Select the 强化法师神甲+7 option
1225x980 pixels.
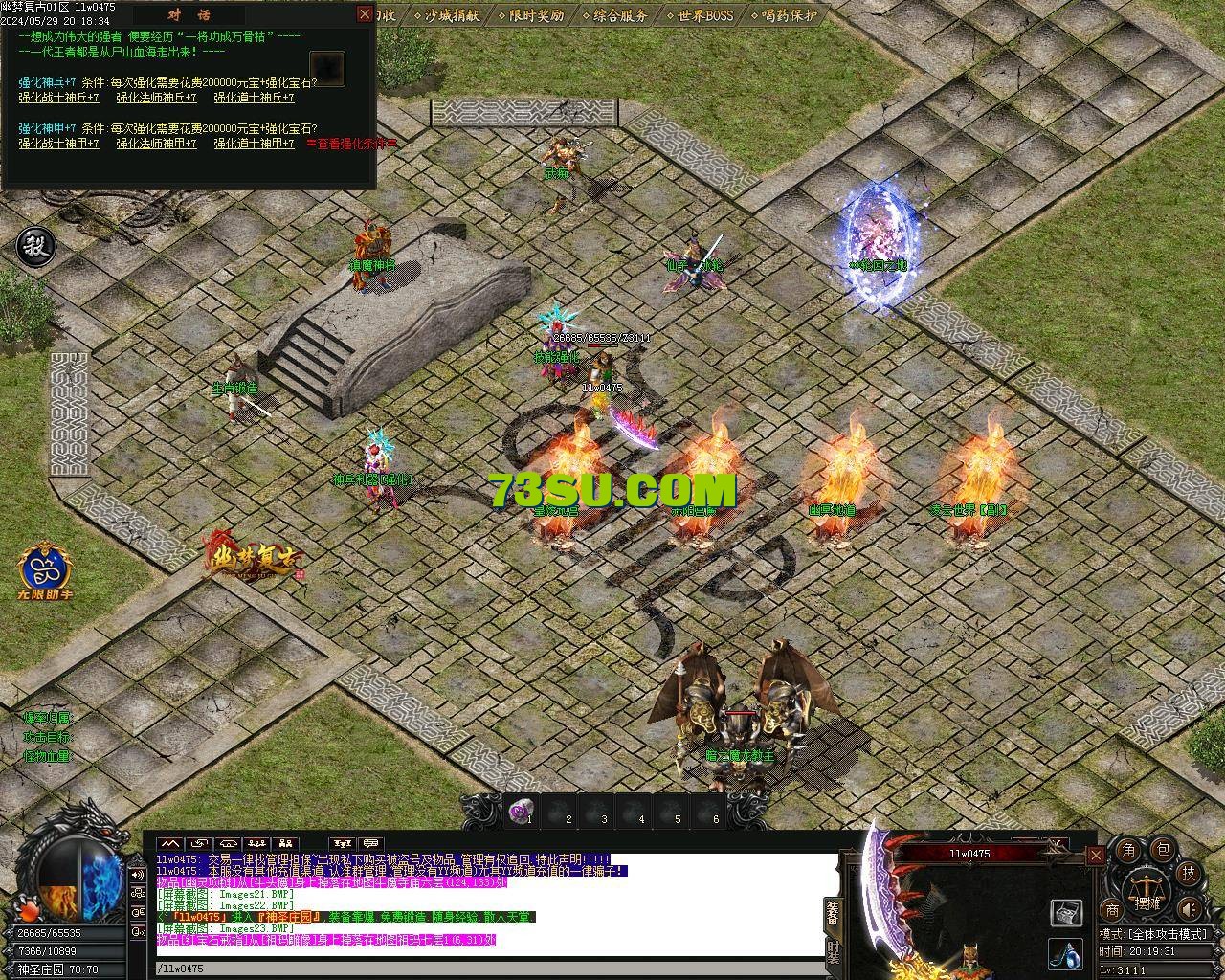point(157,144)
